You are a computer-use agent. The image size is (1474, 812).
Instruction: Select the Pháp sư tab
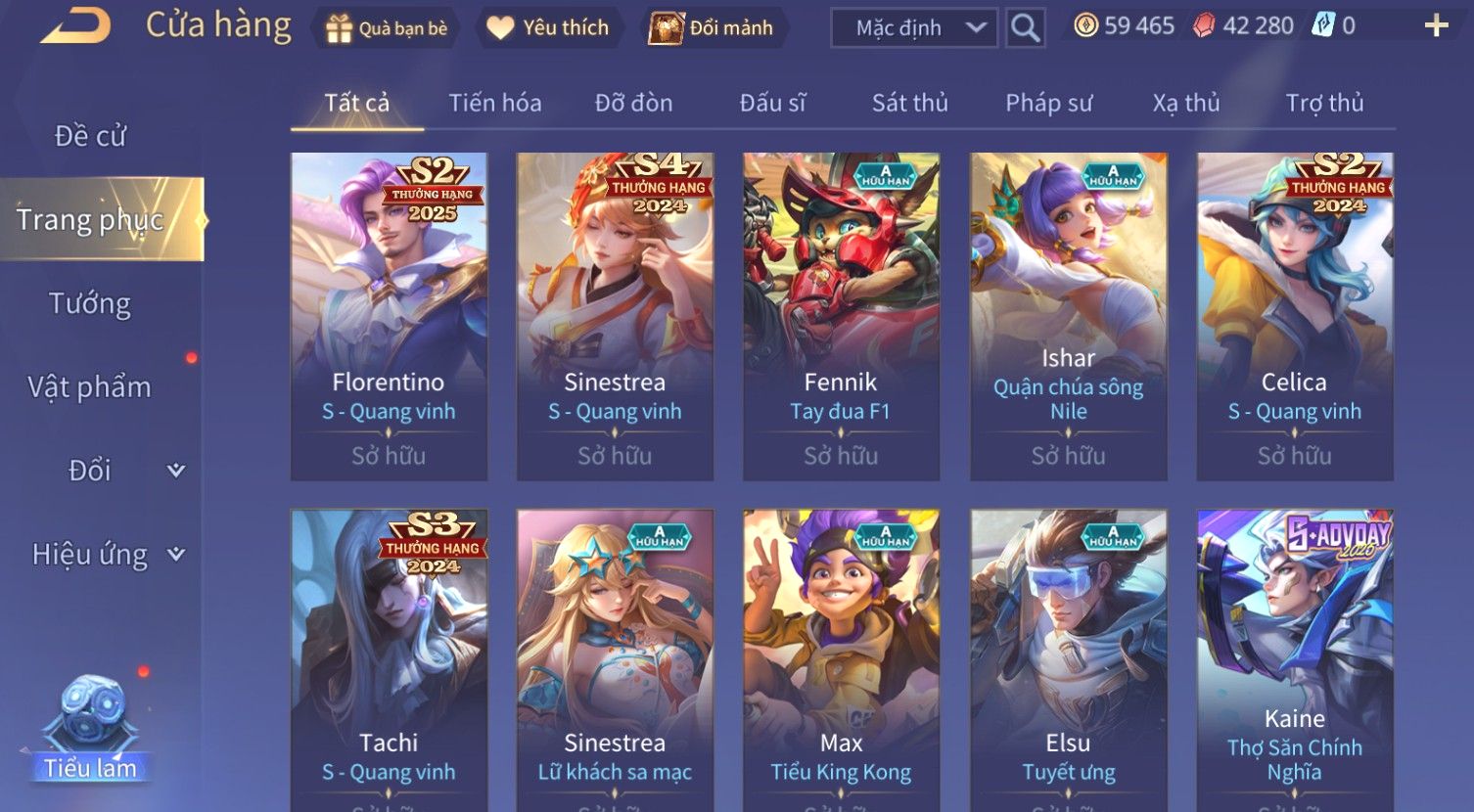point(1048,103)
